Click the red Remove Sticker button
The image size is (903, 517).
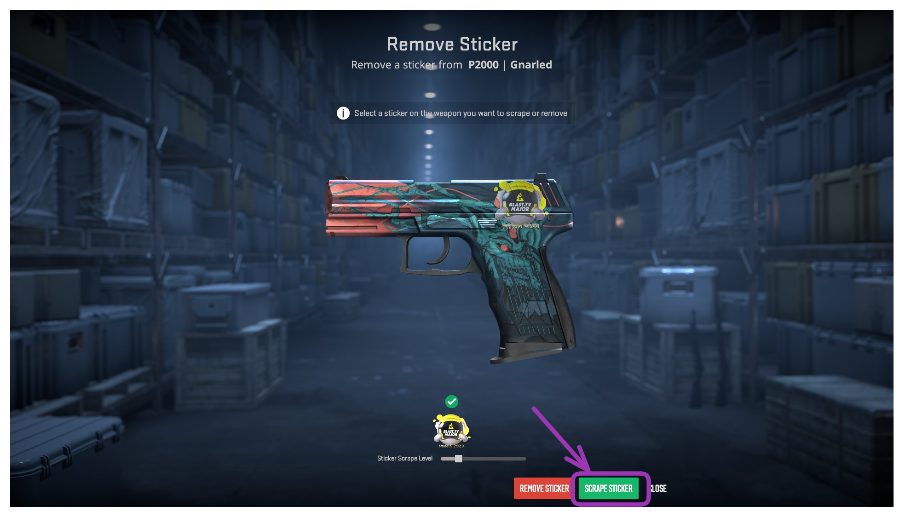tap(543, 488)
